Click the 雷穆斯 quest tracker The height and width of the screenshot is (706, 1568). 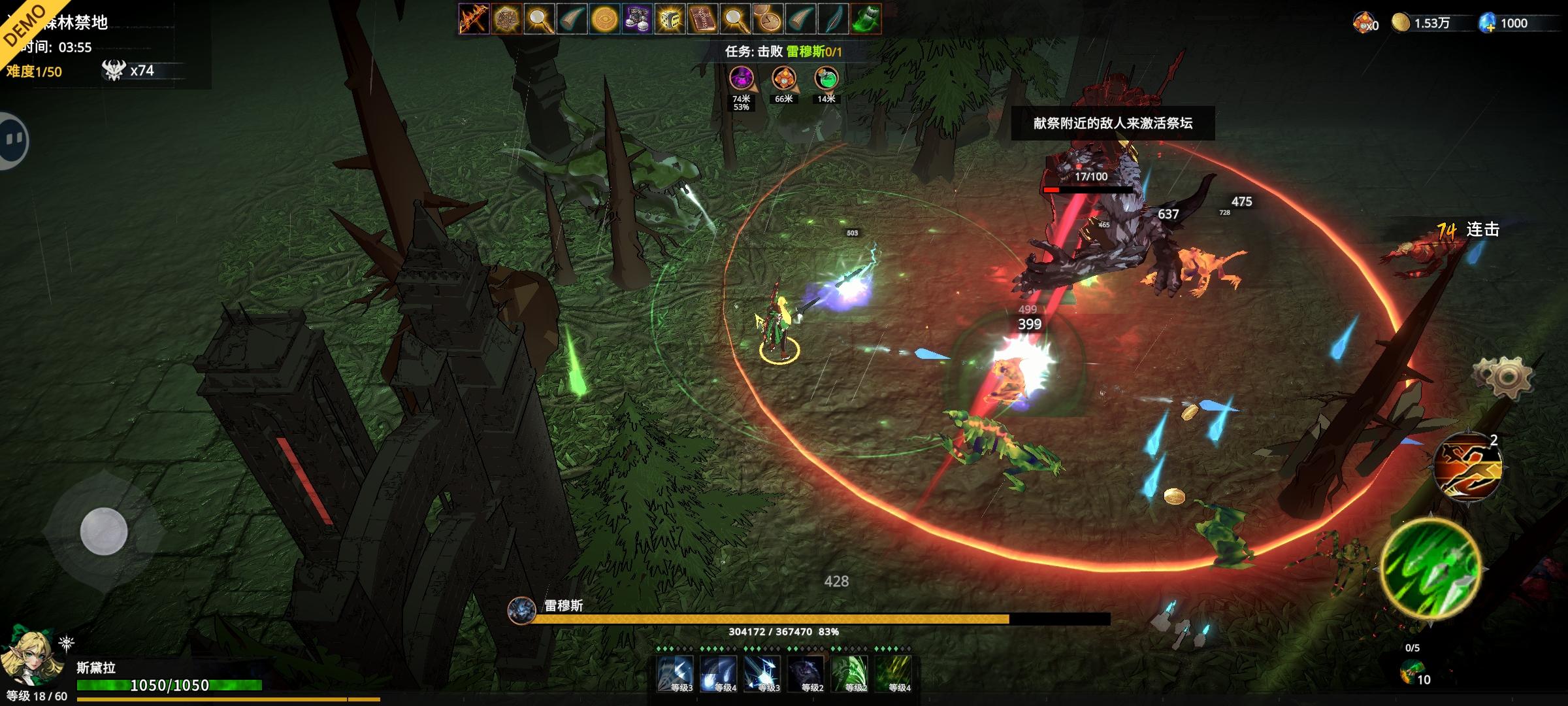[x=783, y=51]
